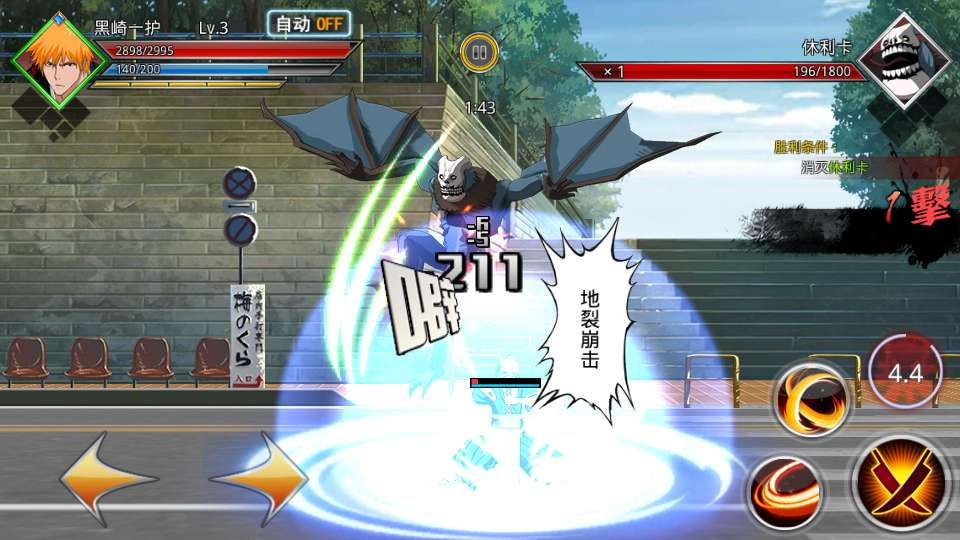Use the orange crescent slash skill
Viewport: 960px width, 540px height.
click(811, 398)
